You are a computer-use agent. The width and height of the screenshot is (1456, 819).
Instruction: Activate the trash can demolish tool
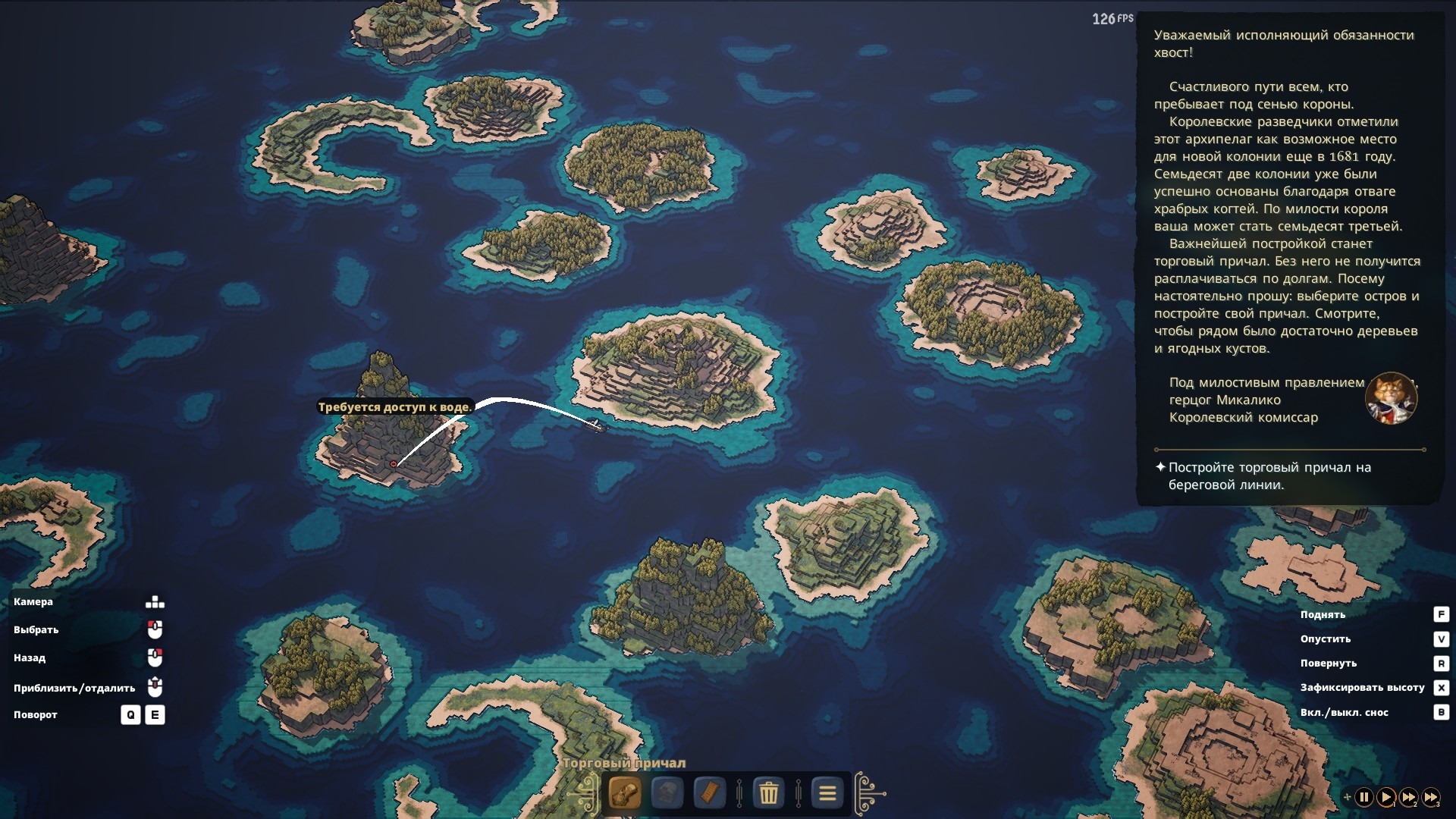(x=768, y=793)
